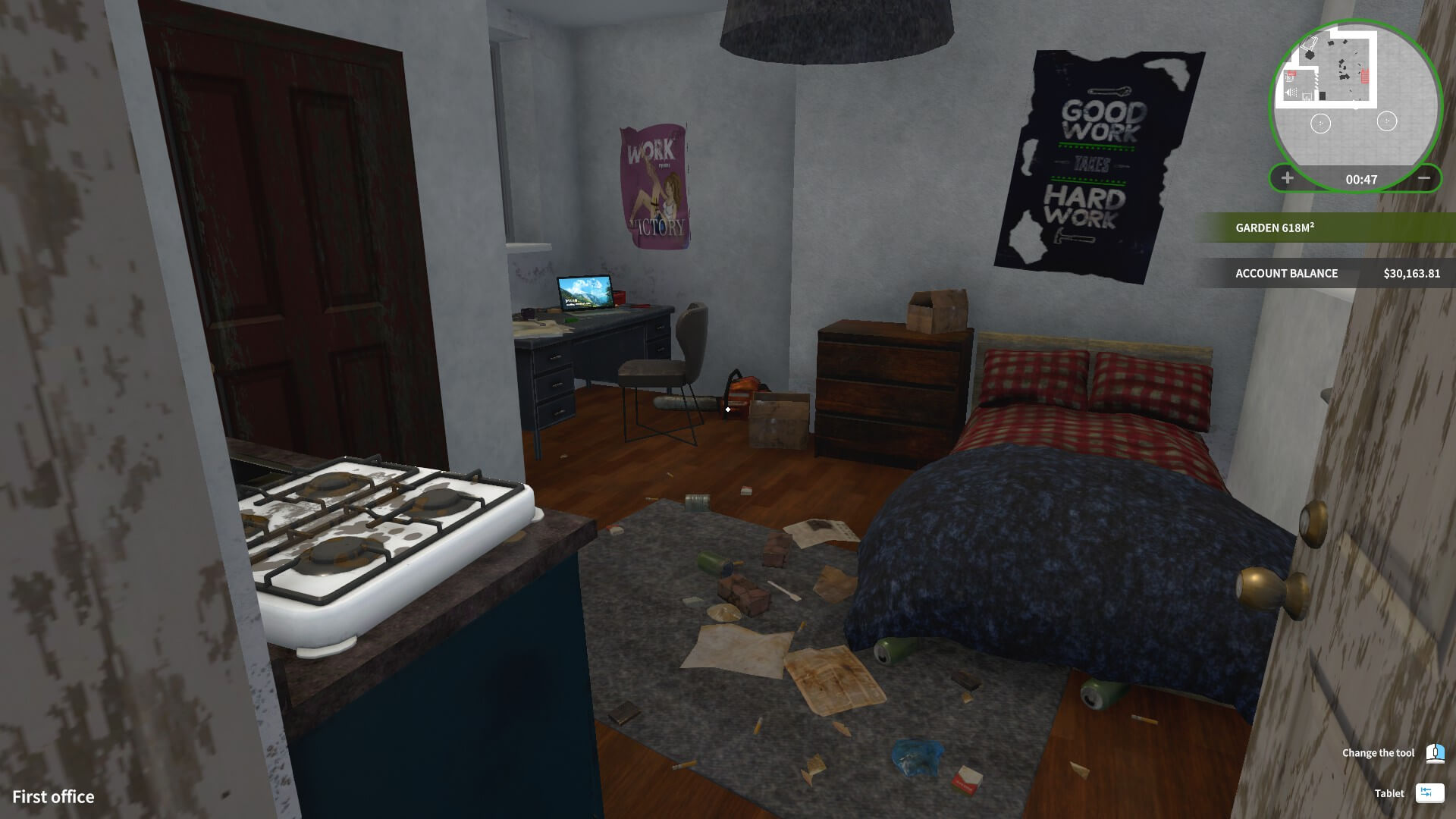This screenshot has height=819, width=1456.
Task: Click the time display showing 00:47
Action: [x=1362, y=178]
